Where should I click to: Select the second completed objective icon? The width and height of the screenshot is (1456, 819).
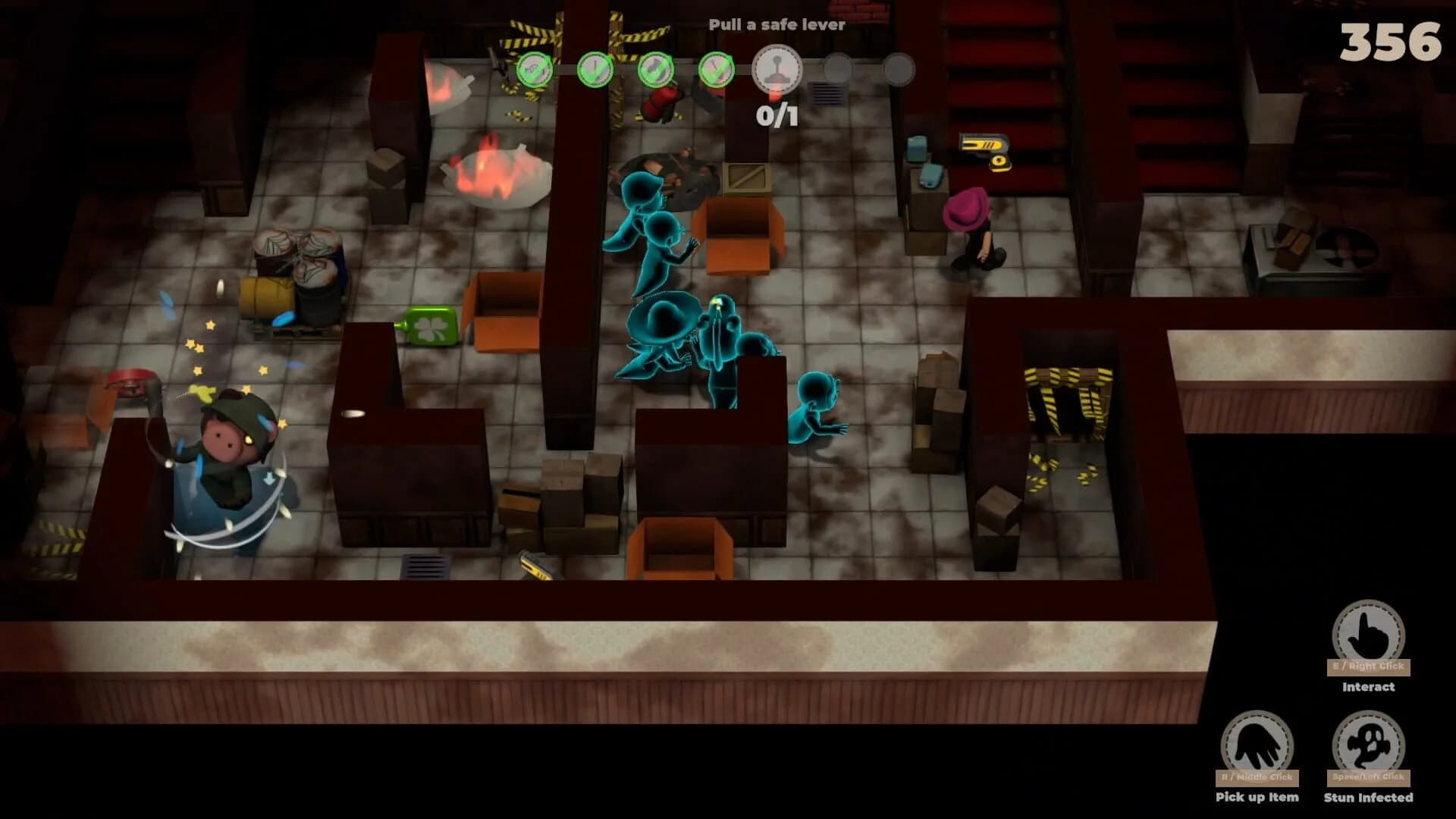pos(595,70)
